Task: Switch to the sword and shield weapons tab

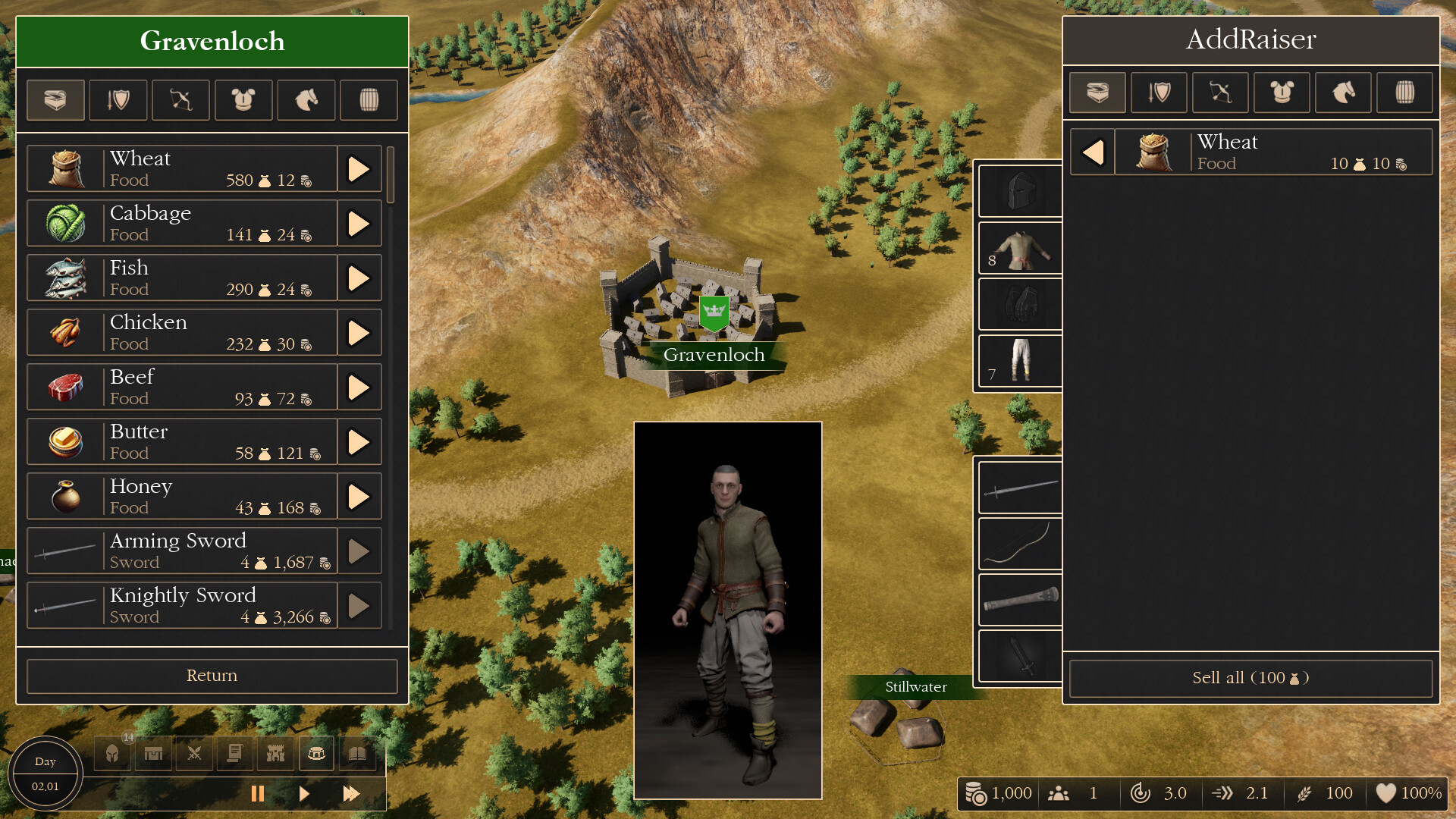Action: (x=118, y=99)
